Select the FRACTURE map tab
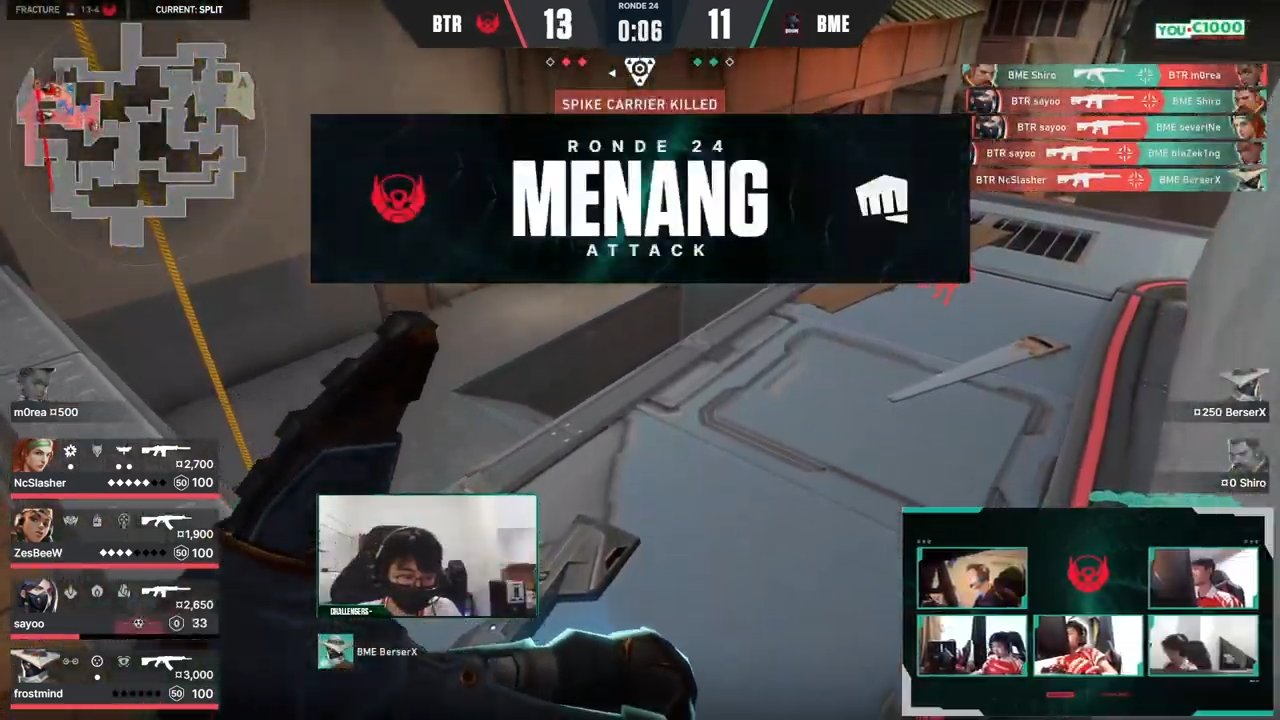Image resolution: width=1280 pixels, height=720 pixels. tap(37, 9)
